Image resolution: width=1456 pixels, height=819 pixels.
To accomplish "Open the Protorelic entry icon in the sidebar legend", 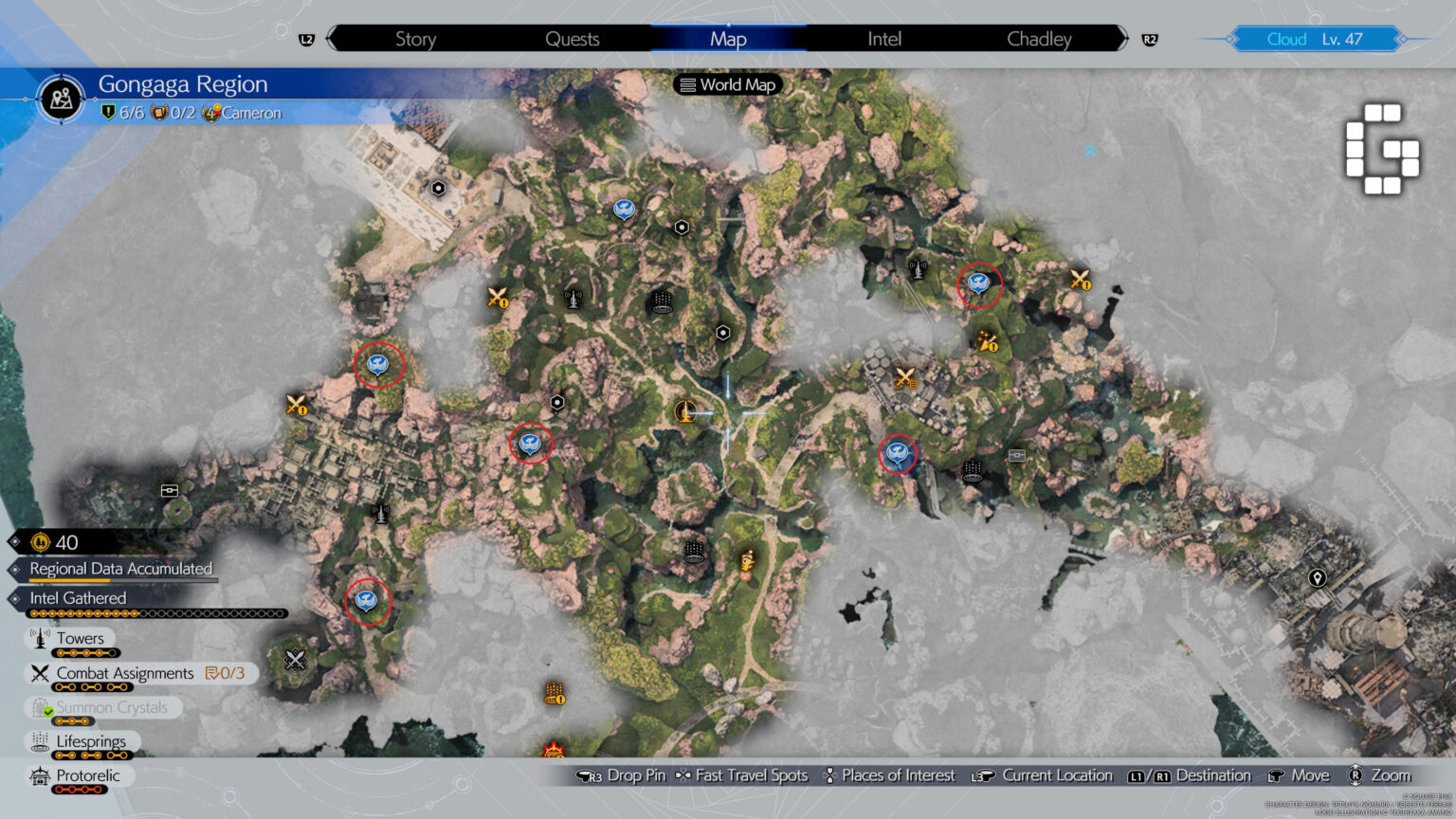I will (x=40, y=775).
